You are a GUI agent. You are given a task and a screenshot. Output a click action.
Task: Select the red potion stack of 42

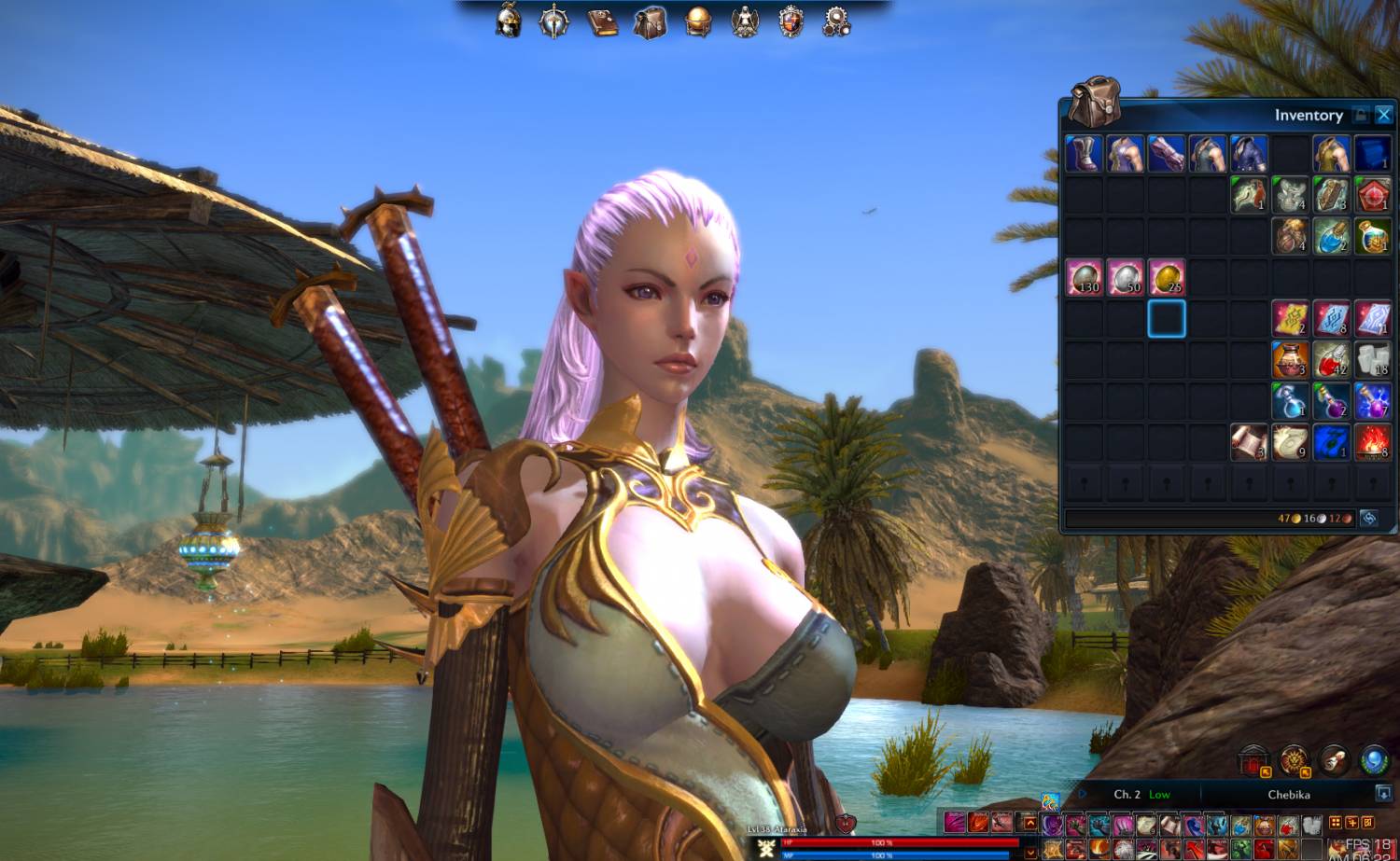point(1331,359)
